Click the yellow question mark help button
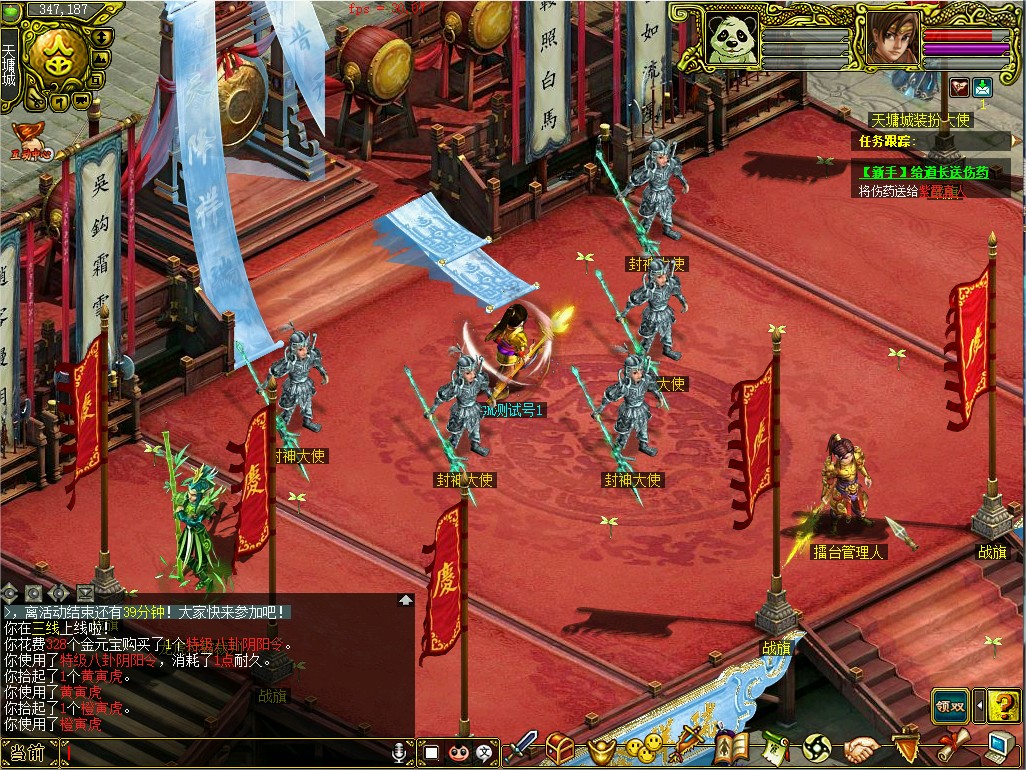 coord(1003,706)
